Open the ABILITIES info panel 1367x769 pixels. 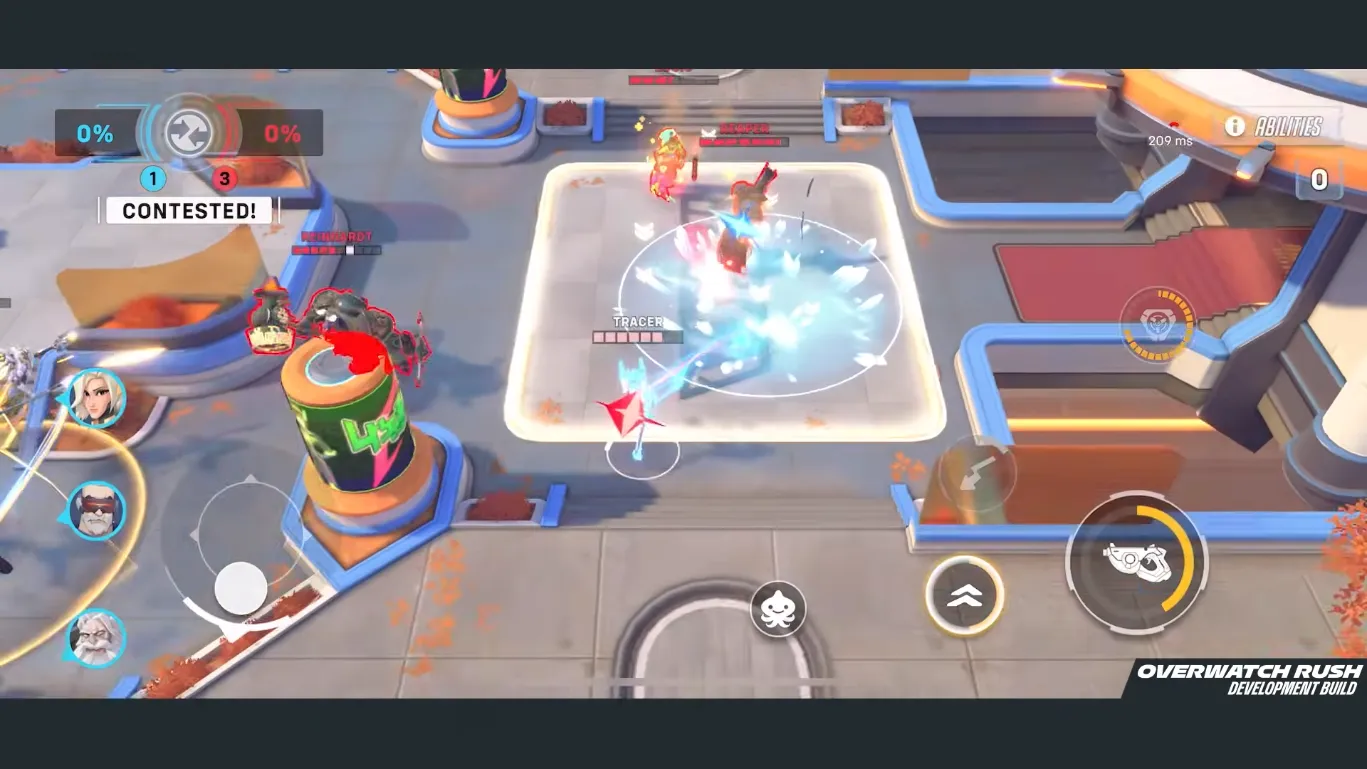tap(1290, 127)
